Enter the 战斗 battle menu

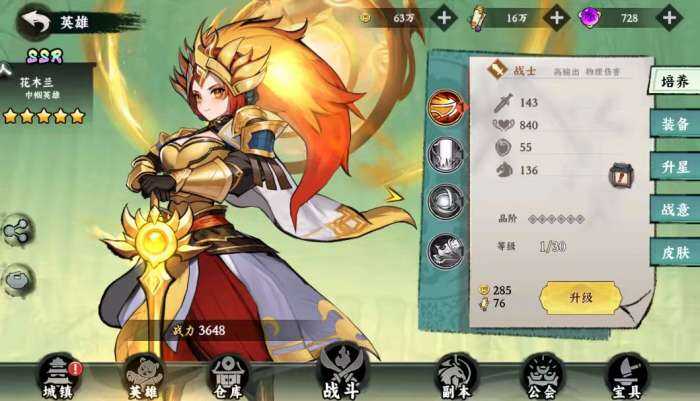click(340, 374)
